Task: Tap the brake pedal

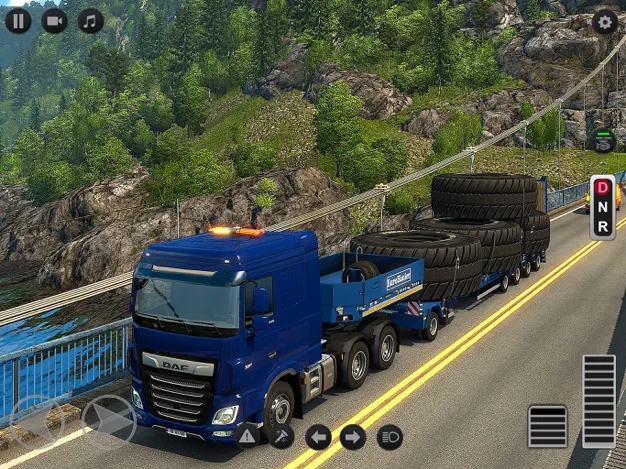Action: [547, 425]
